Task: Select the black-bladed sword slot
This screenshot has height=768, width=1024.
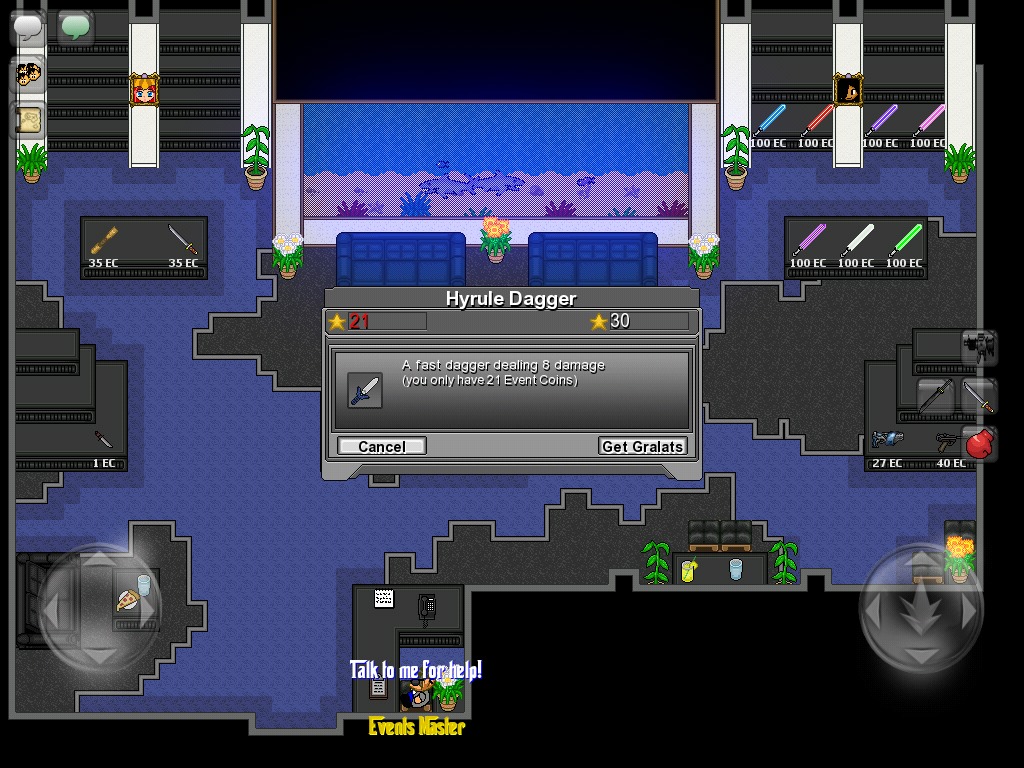Action: coord(936,395)
